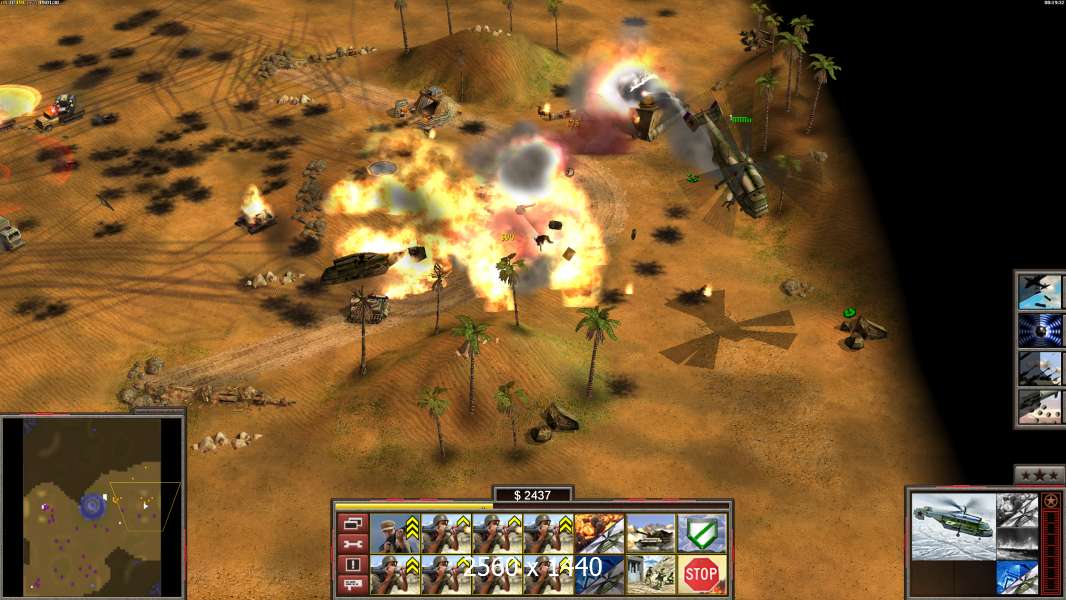This screenshot has width=1066, height=600.
Task: Open the exclamation mark alert button
Action: click(x=352, y=564)
